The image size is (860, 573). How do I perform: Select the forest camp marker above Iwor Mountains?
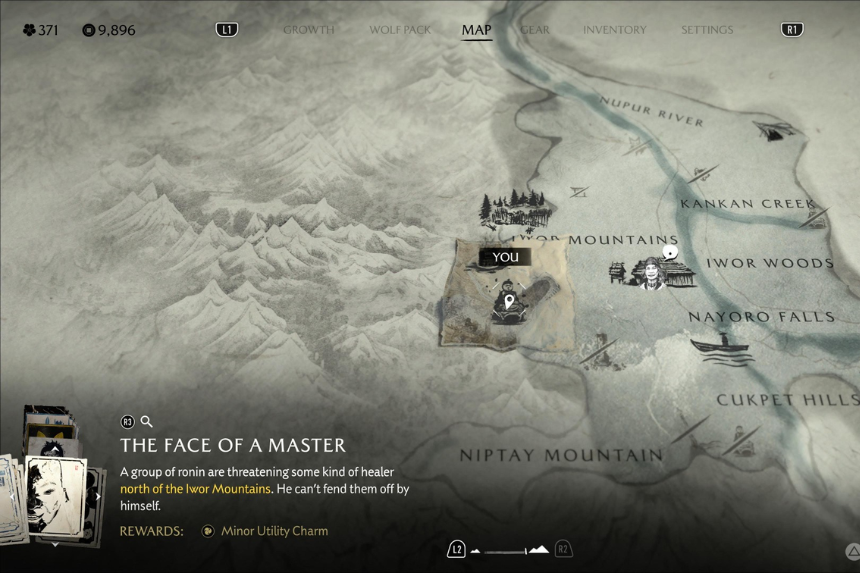[515, 209]
